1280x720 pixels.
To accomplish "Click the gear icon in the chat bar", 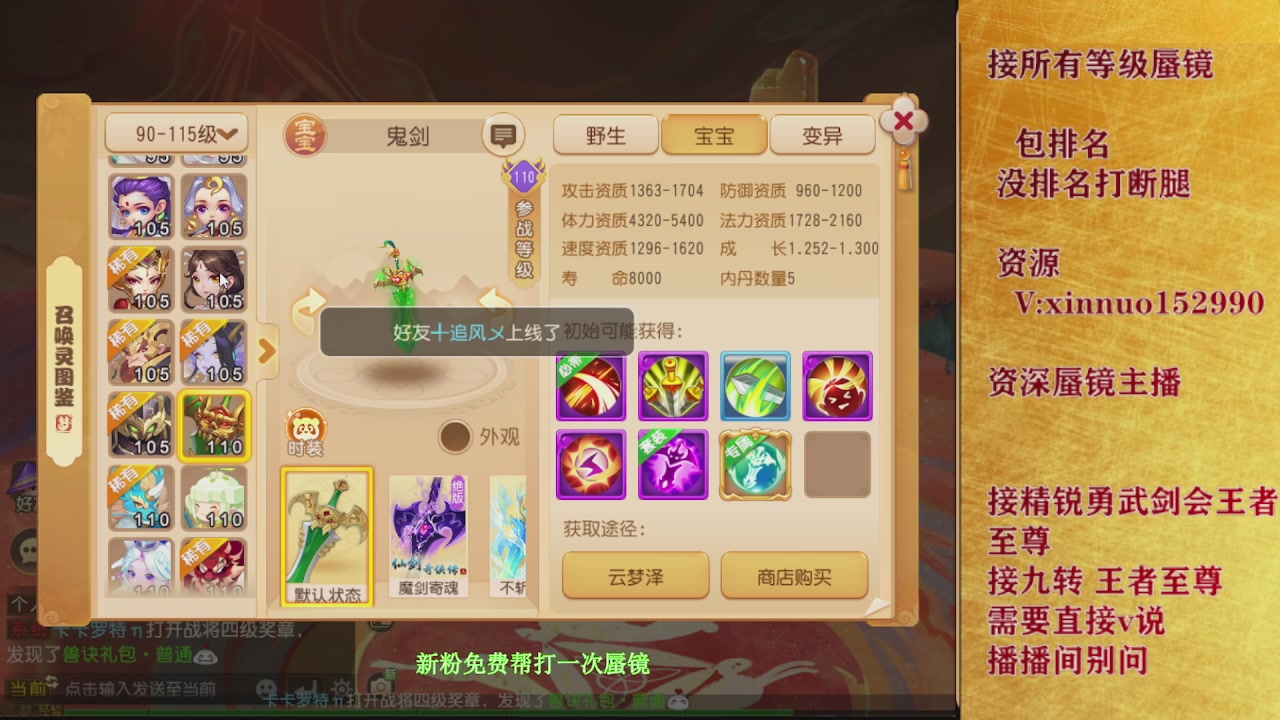I will 343,686.
